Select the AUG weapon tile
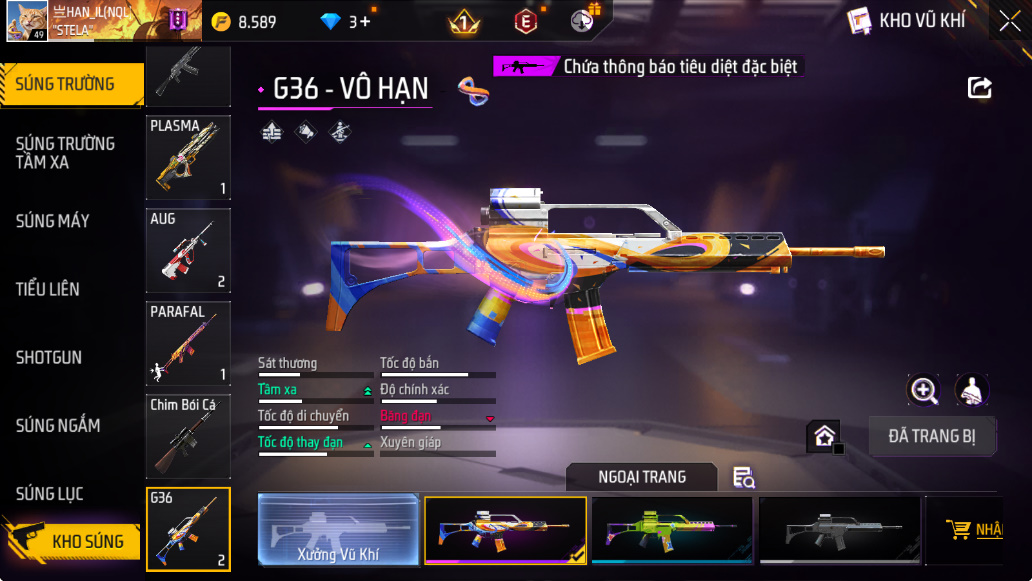This screenshot has height=581, width=1032. tap(188, 250)
